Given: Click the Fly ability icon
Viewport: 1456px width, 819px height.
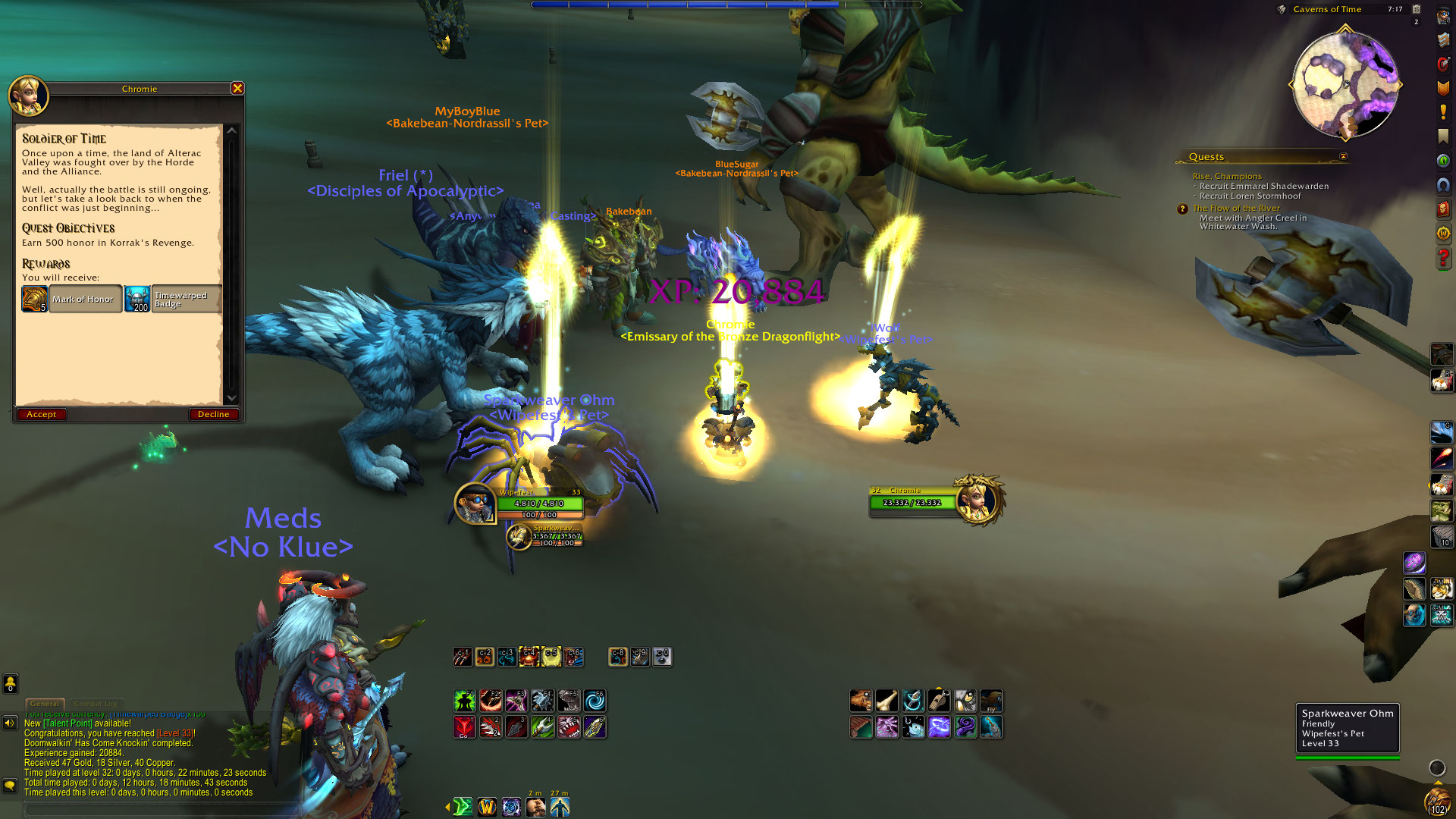Looking at the screenshot, I should pos(991,700).
